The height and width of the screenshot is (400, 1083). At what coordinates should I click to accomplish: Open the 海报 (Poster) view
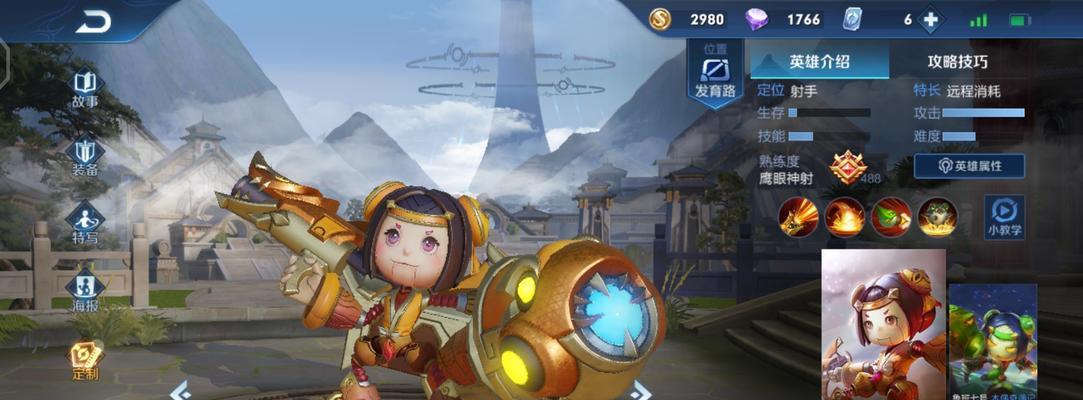pyautogui.click(x=85, y=292)
